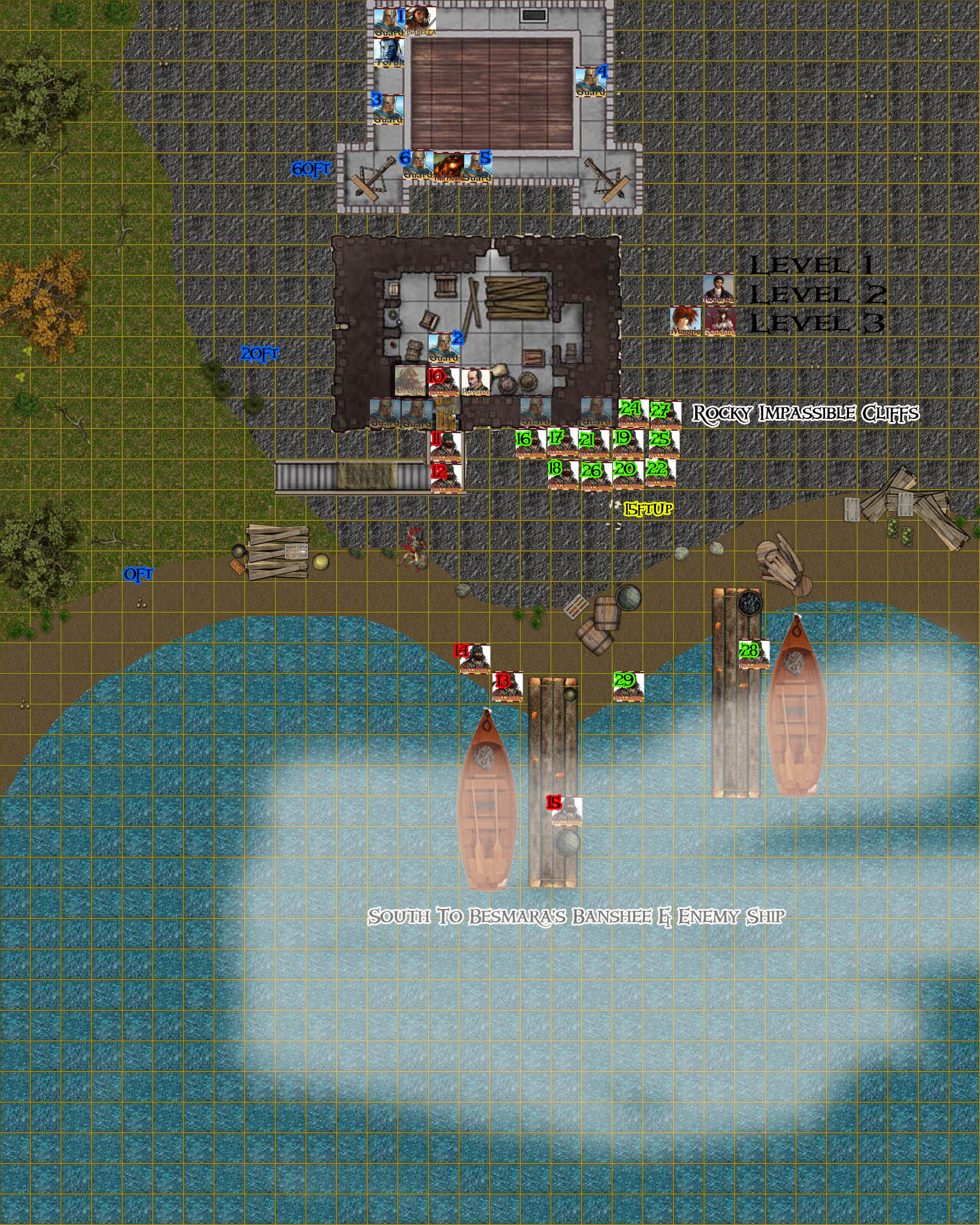
Task: Click the green Buccaneer token numbered 27
Action: point(665,415)
